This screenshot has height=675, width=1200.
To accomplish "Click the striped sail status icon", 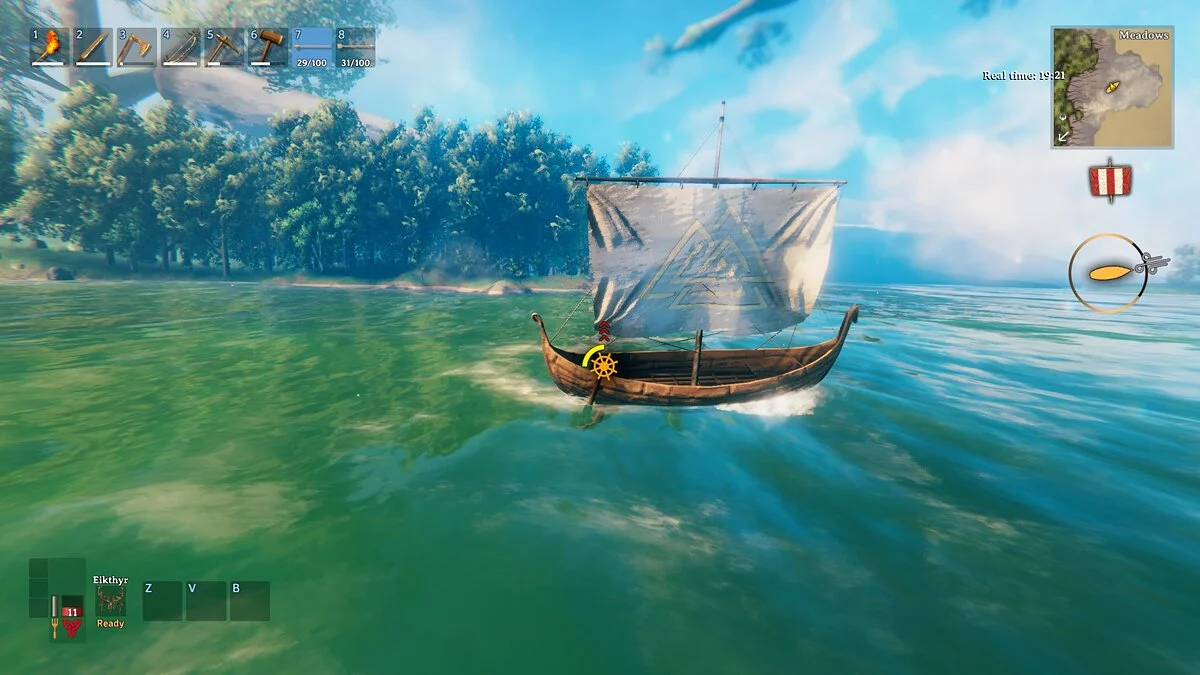I will [x=1110, y=181].
